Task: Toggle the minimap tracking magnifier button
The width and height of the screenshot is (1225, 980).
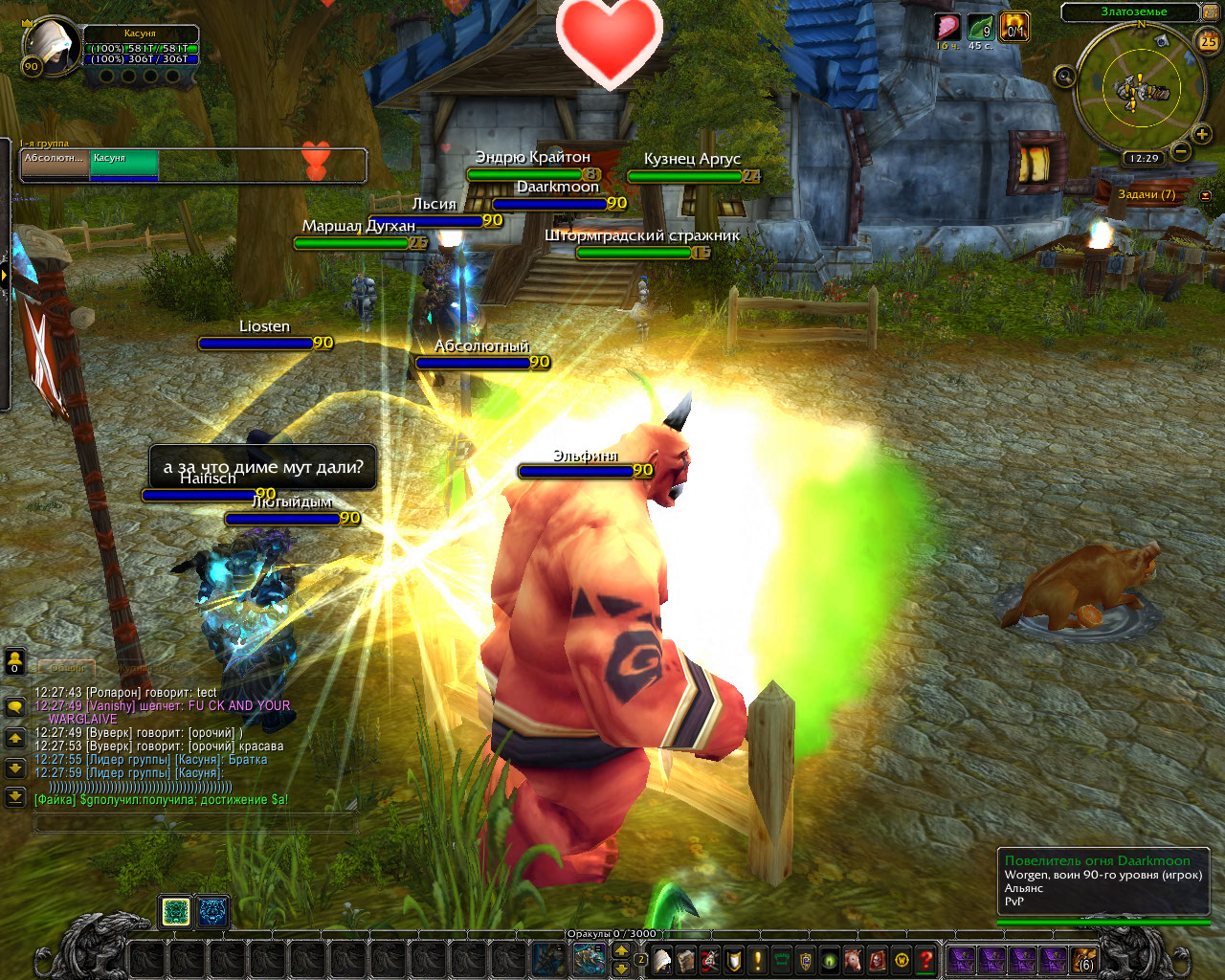Action: [1064, 77]
